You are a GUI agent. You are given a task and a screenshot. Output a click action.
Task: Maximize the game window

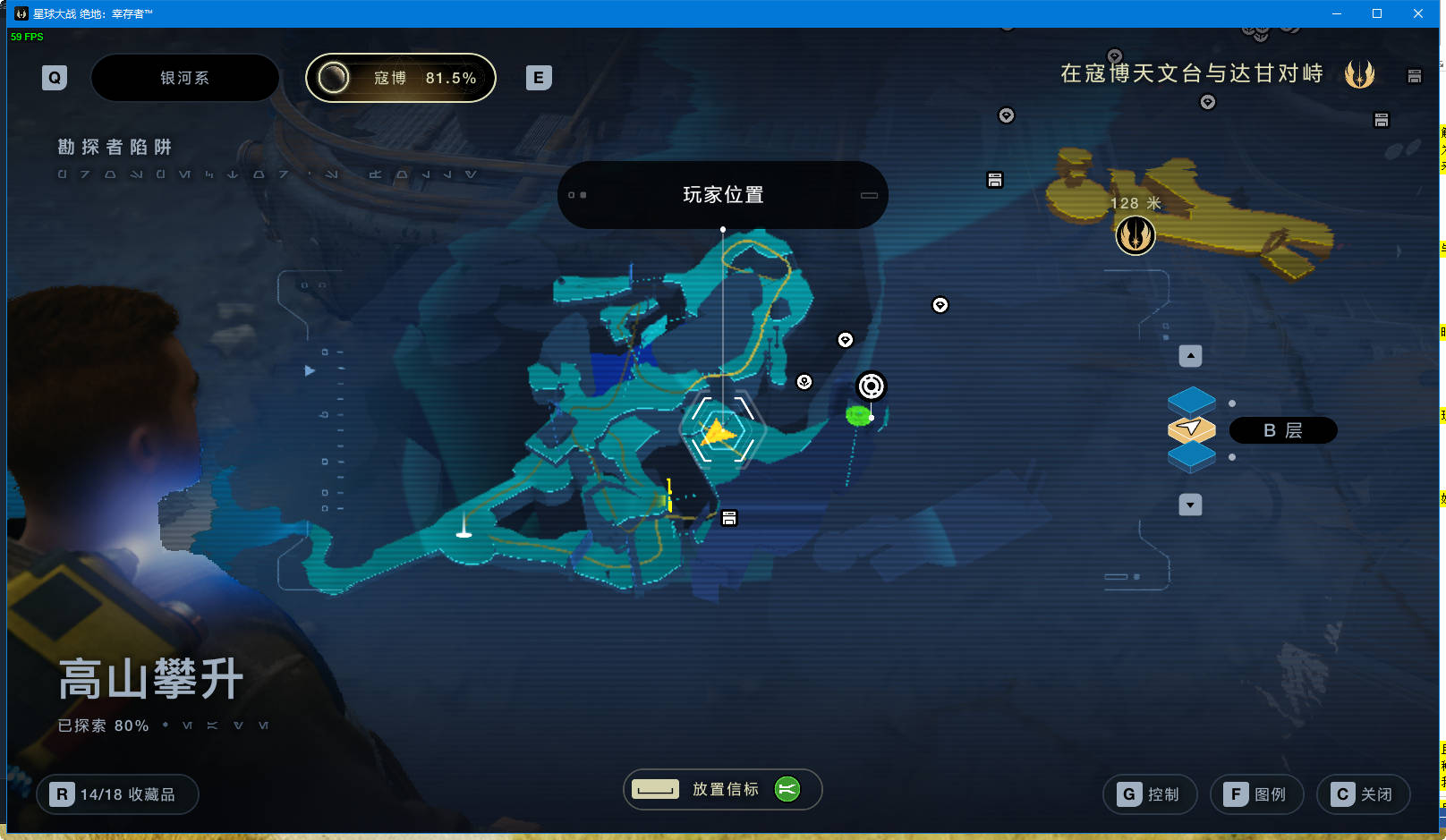coord(1377,13)
